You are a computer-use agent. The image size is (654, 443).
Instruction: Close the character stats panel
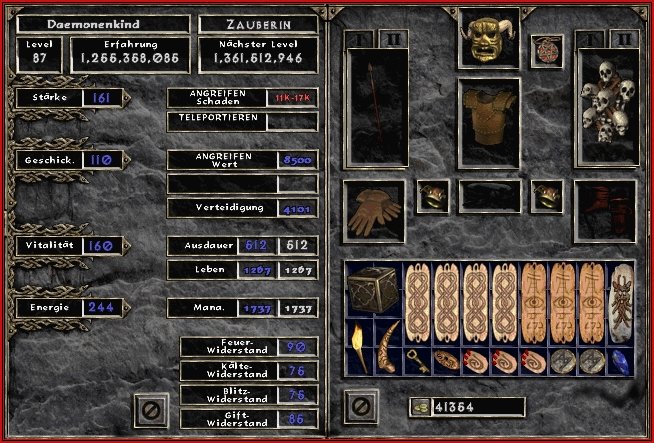(150, 408)
